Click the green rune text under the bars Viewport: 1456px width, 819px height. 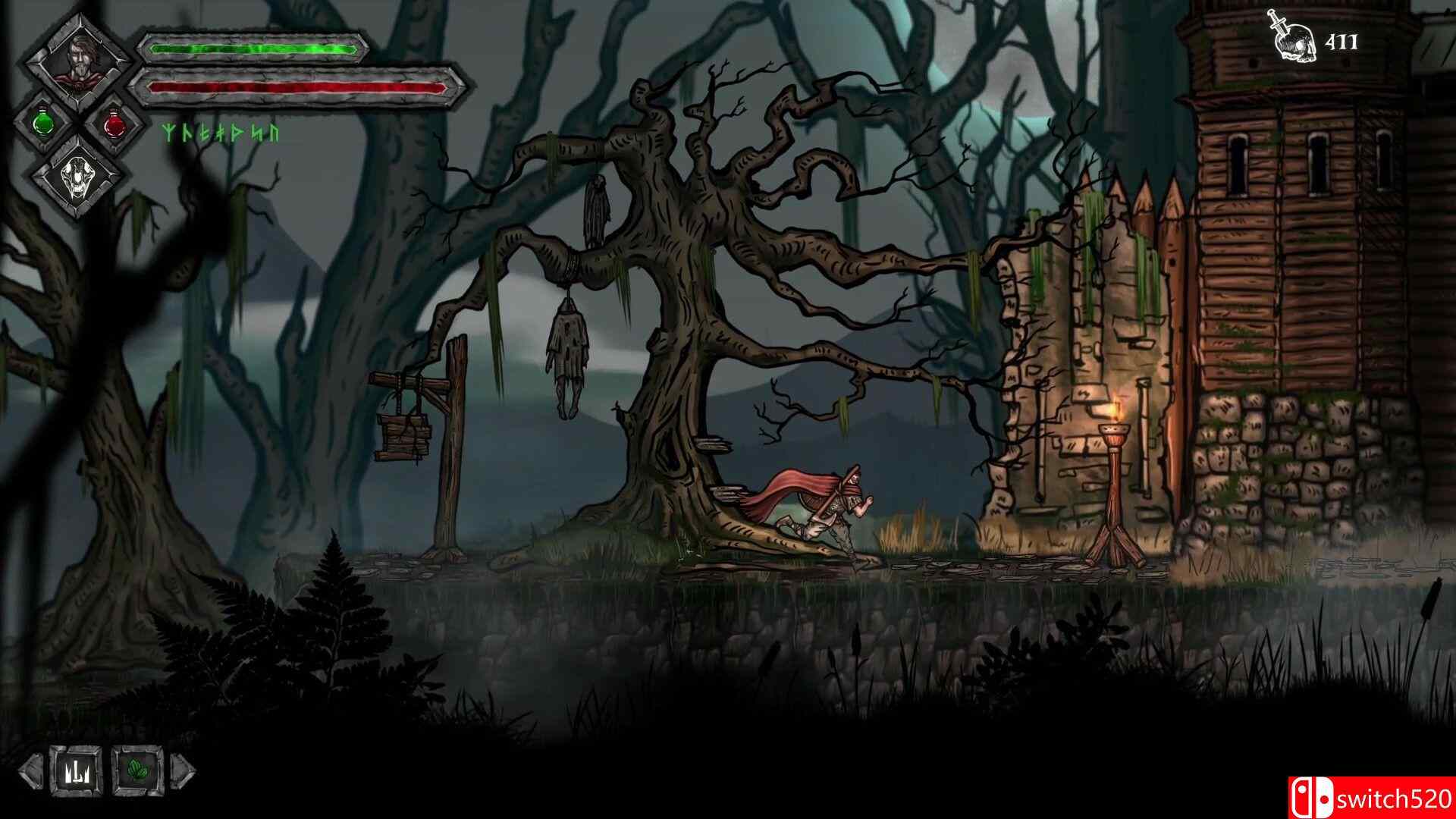[218, 133]
